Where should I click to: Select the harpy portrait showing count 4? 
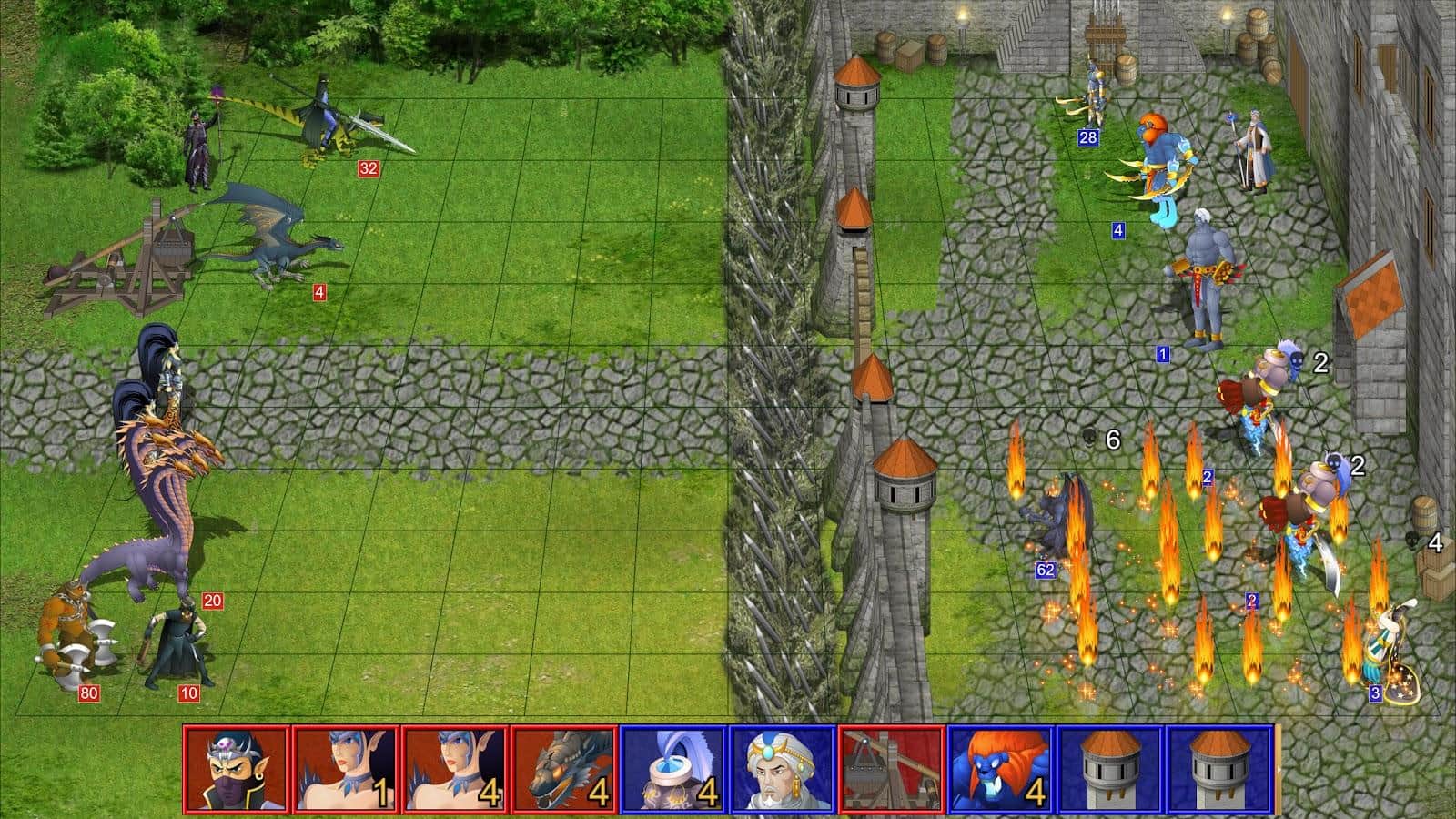point(455,769)
